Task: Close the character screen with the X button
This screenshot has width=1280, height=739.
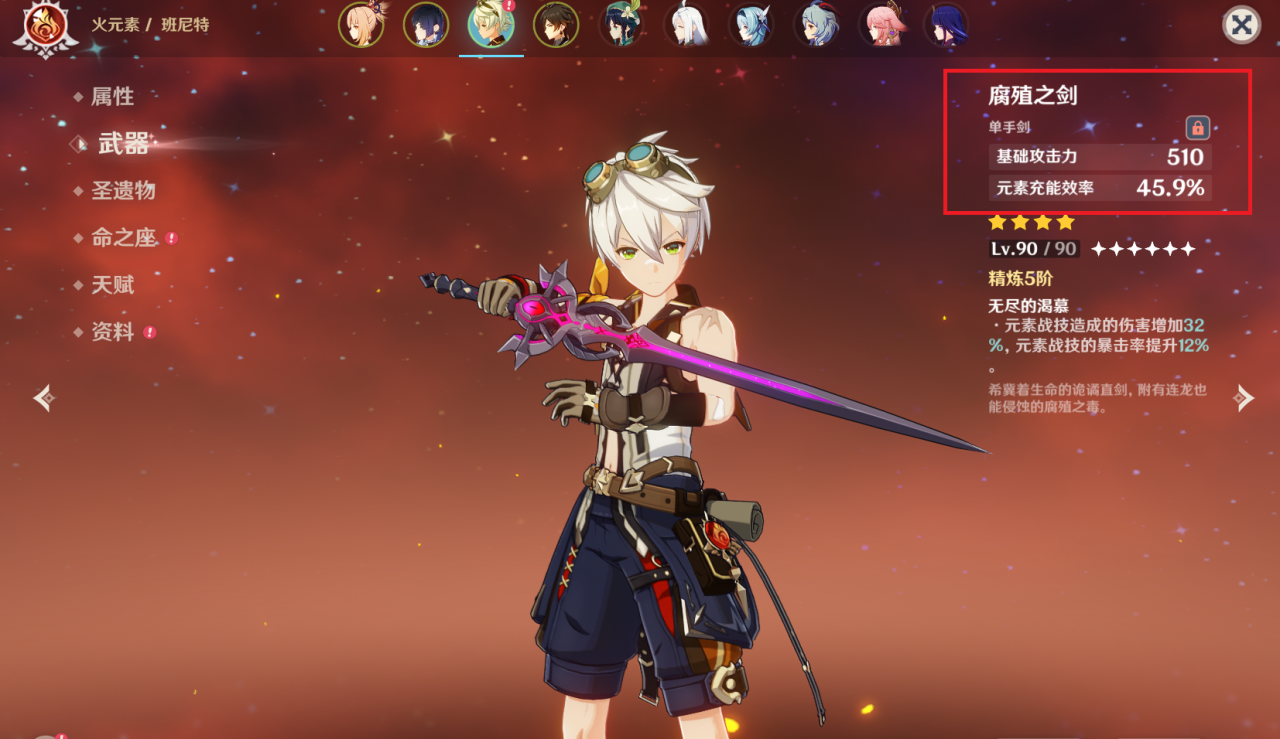Action: 1241,25
